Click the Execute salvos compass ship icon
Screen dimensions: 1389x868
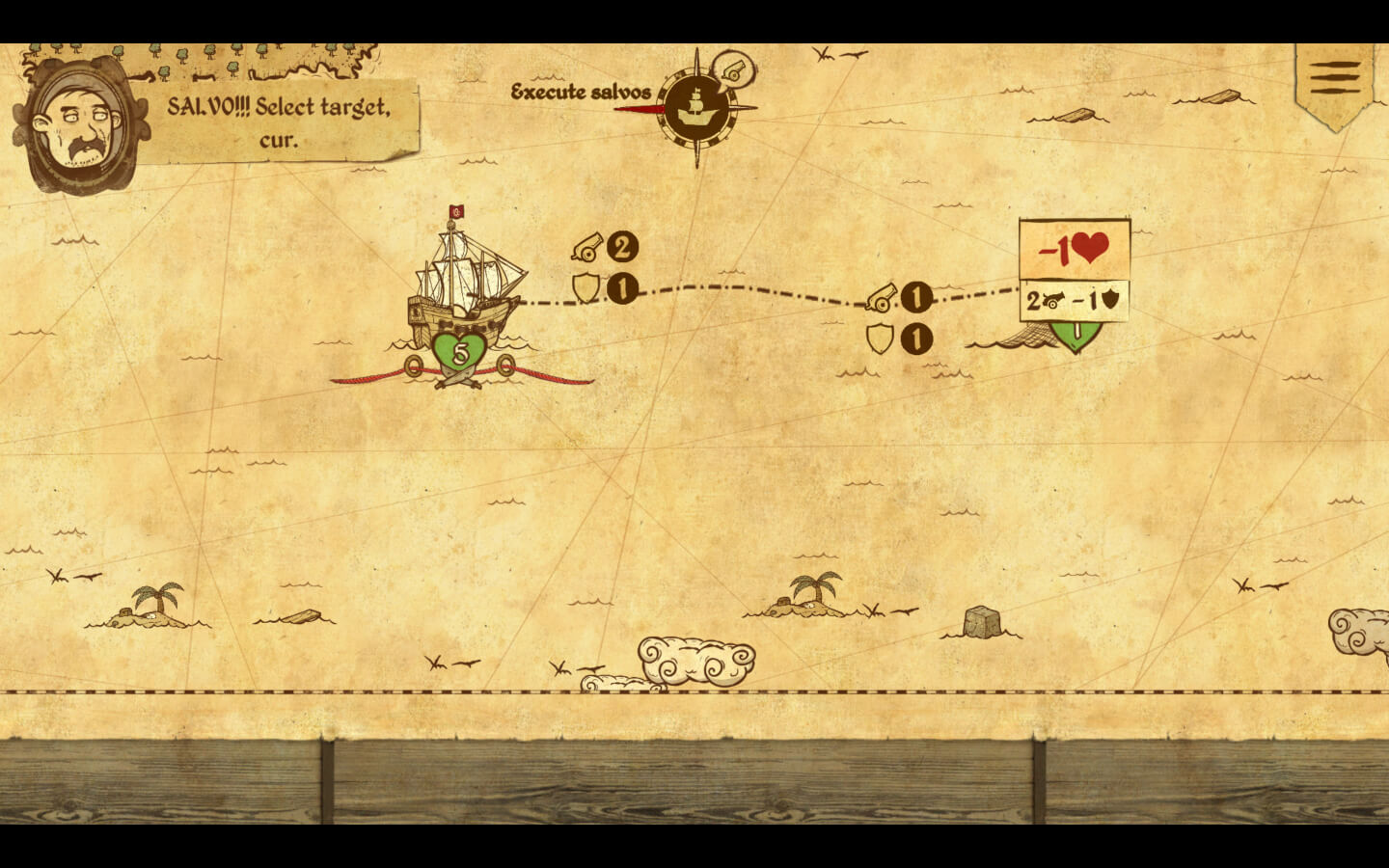point(697,107)
